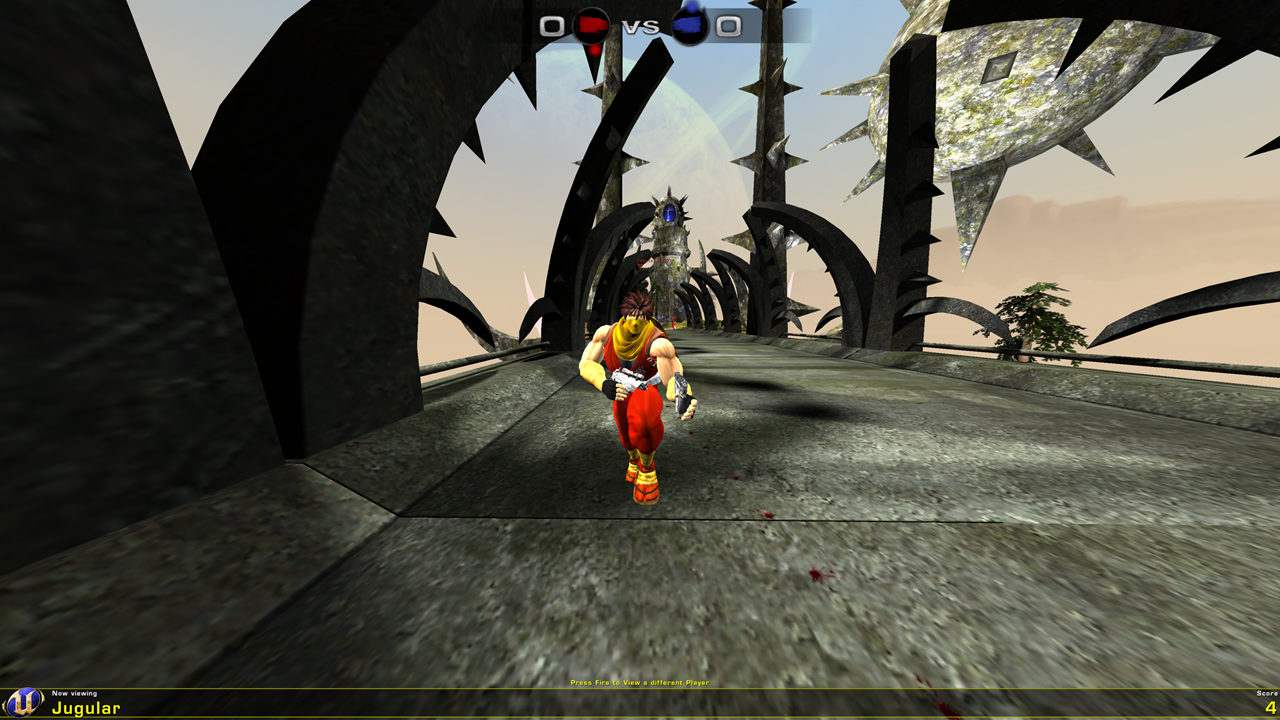Click the red team's score digit zero

point(551,25)
